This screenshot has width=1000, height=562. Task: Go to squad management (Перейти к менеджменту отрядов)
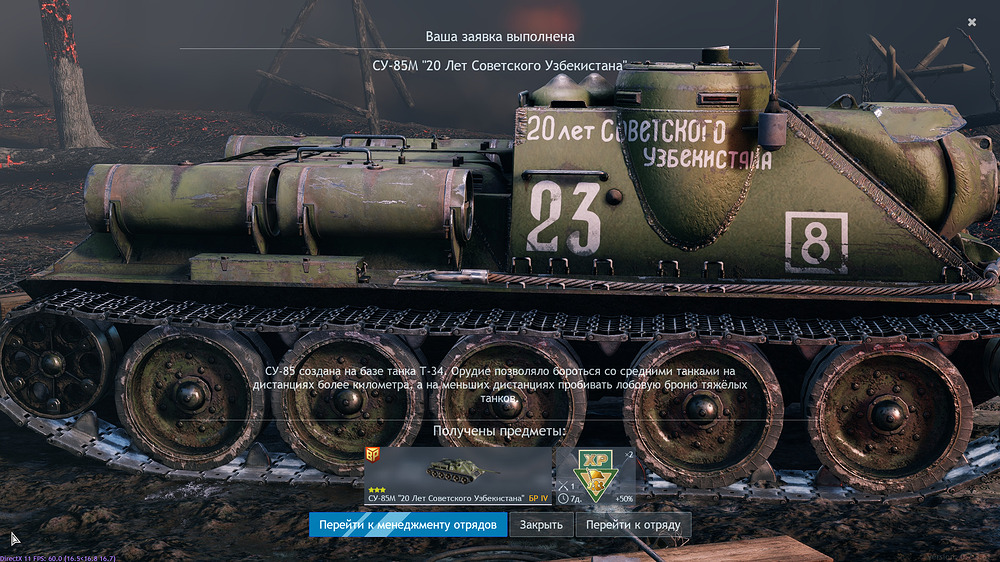pos(407,525)
